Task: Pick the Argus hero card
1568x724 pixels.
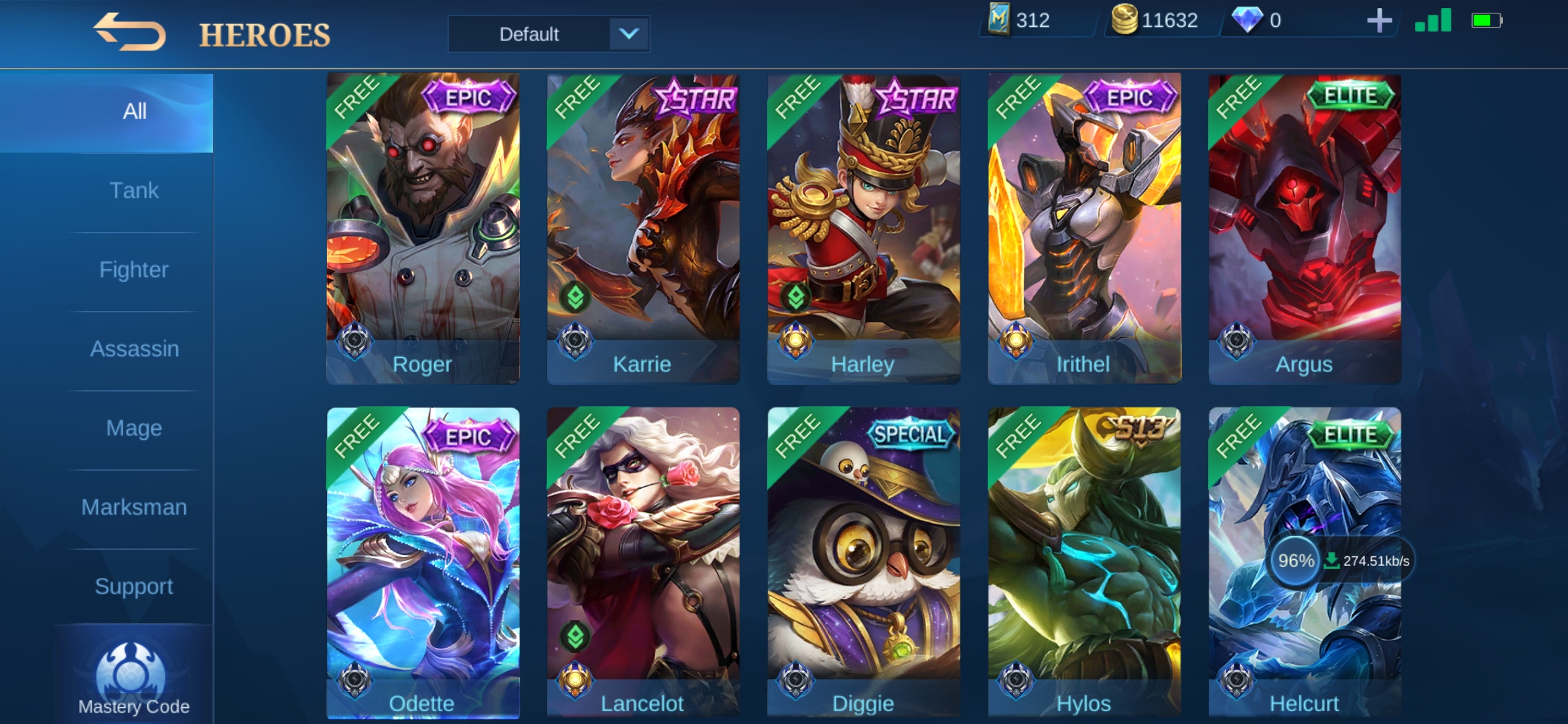Action: tap(1305, 228)
